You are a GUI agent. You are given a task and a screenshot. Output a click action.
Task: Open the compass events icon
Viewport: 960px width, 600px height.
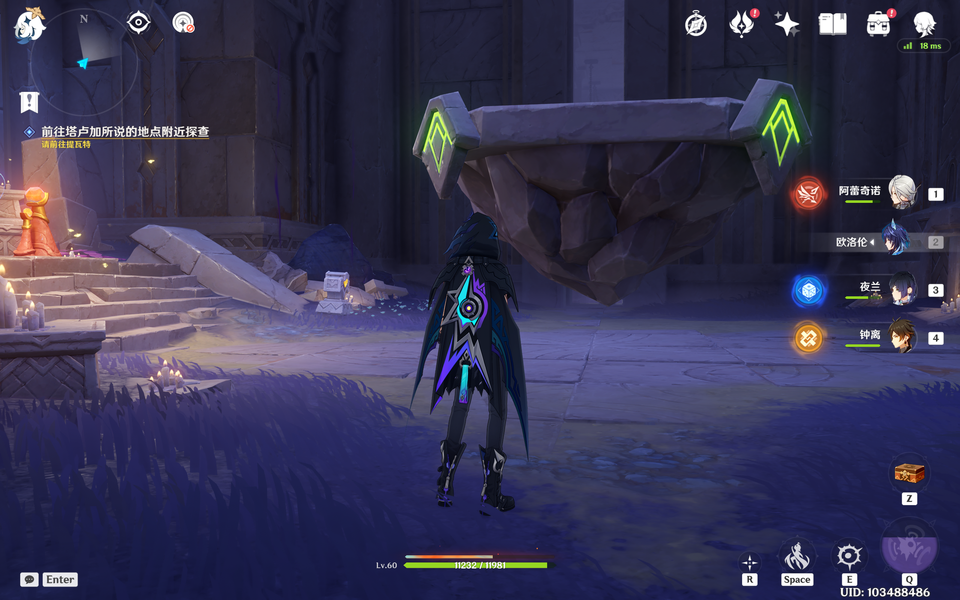pyautogui.click(x=696, y=24)
